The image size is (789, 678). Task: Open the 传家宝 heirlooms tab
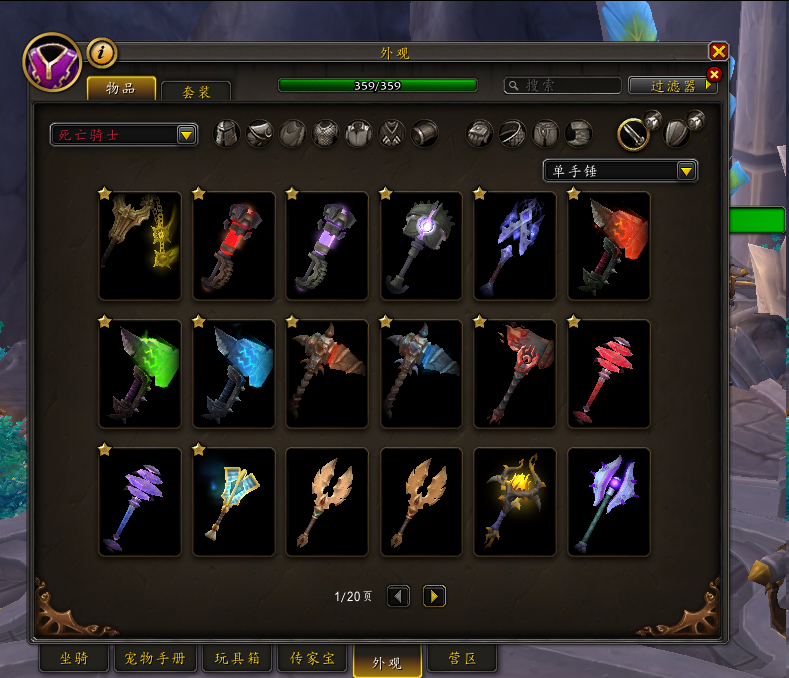click(x=313, y=659)
